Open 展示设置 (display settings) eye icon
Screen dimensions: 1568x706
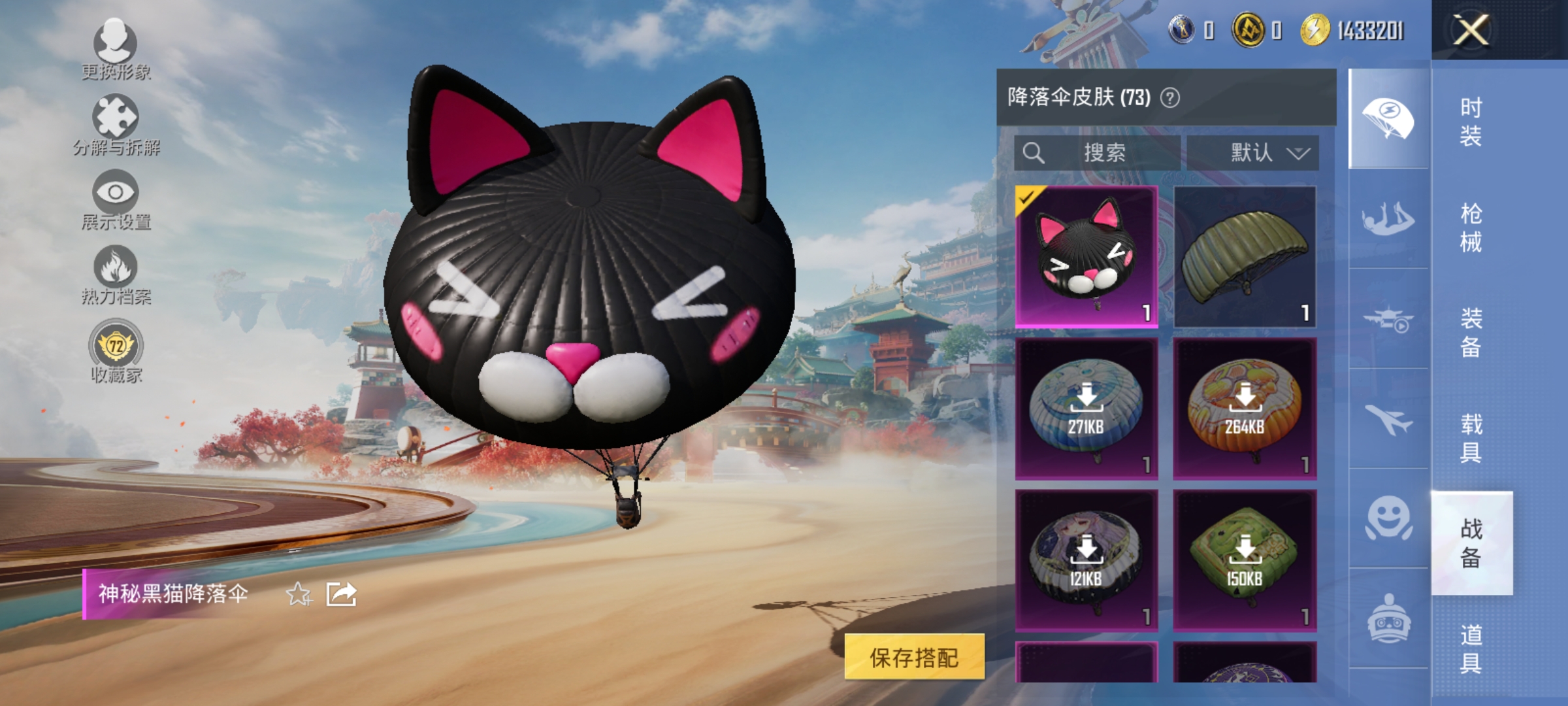pyautogui.click(x=116, y=193)
